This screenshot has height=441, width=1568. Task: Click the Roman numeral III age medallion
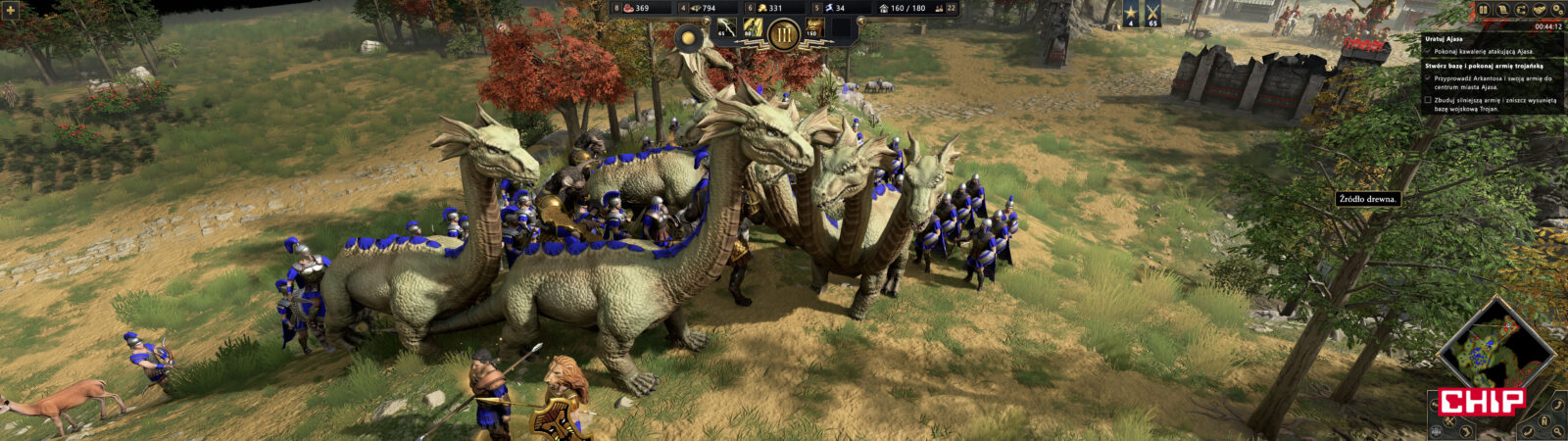(x=784, y=35)
